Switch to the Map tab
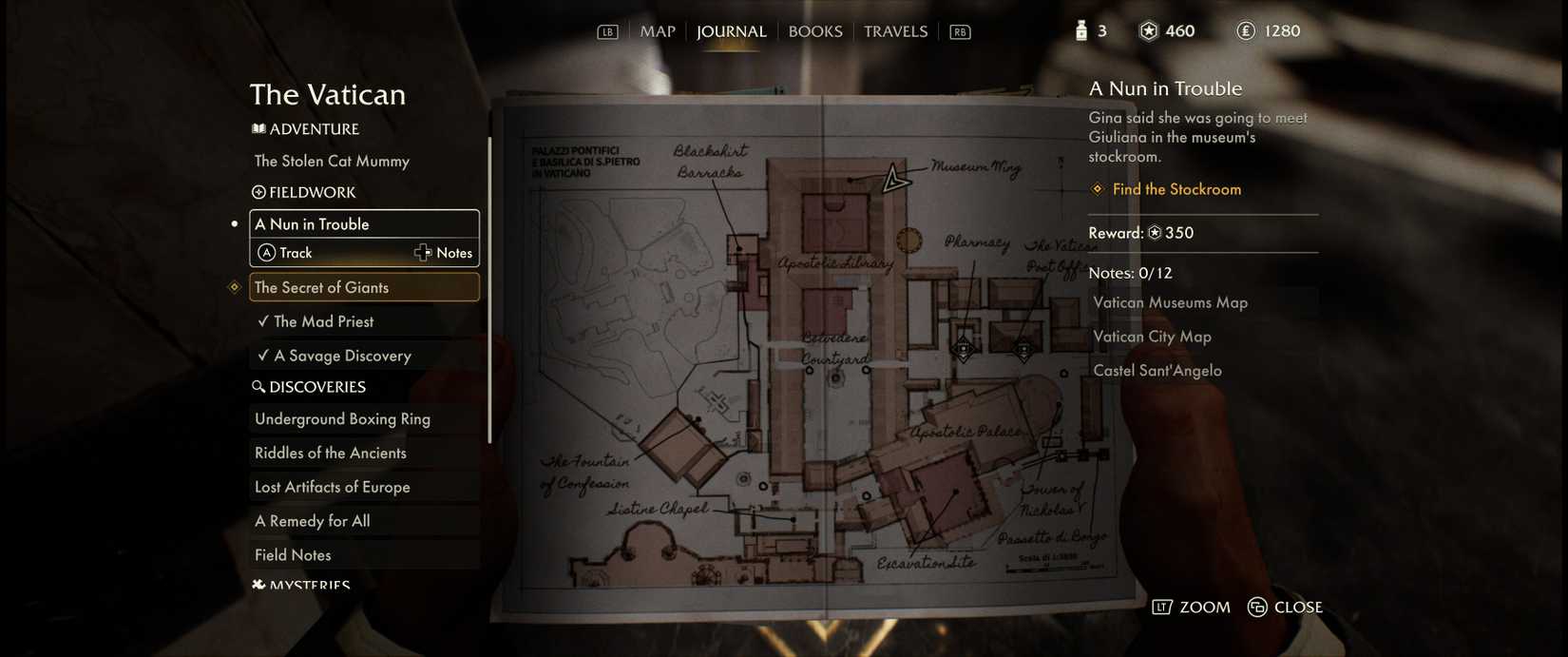This screenshot has height=657, width=1568. click(x=657, y=31)
